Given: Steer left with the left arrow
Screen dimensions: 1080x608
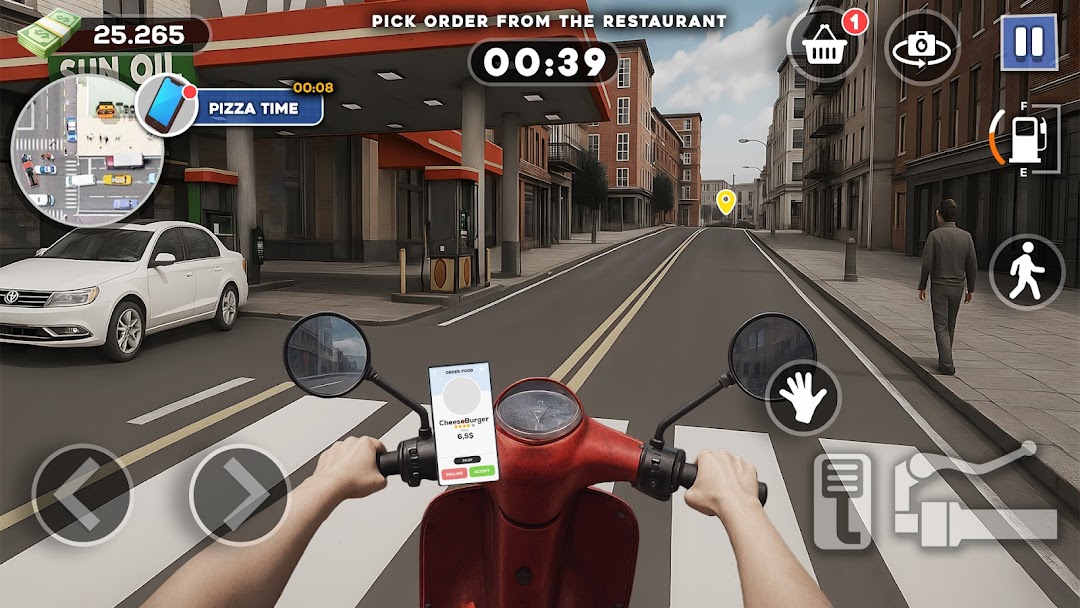Looking at the screenshot, I should [82, 494].
